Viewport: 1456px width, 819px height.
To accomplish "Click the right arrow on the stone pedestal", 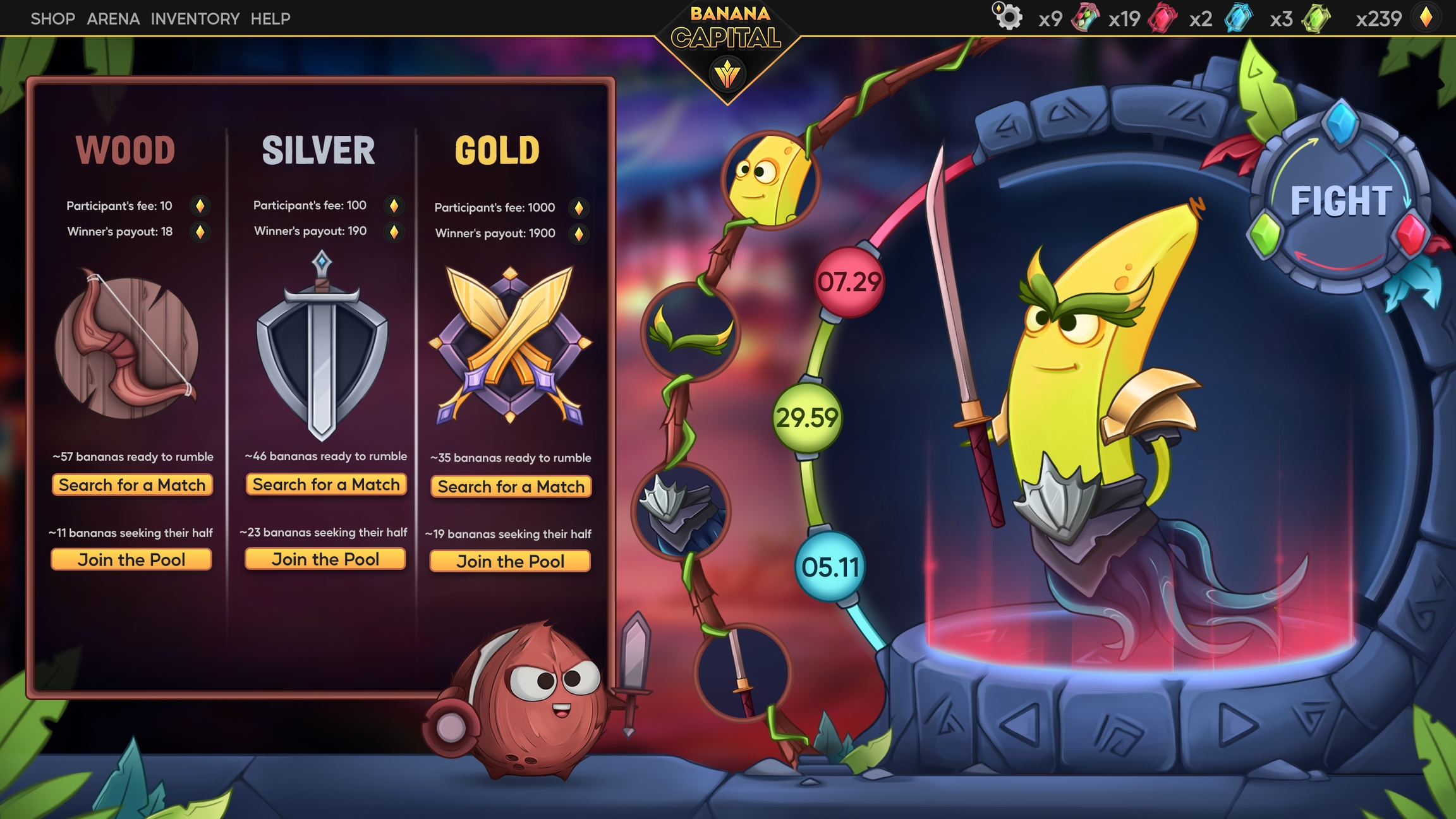I will [x=1236, y=725].
